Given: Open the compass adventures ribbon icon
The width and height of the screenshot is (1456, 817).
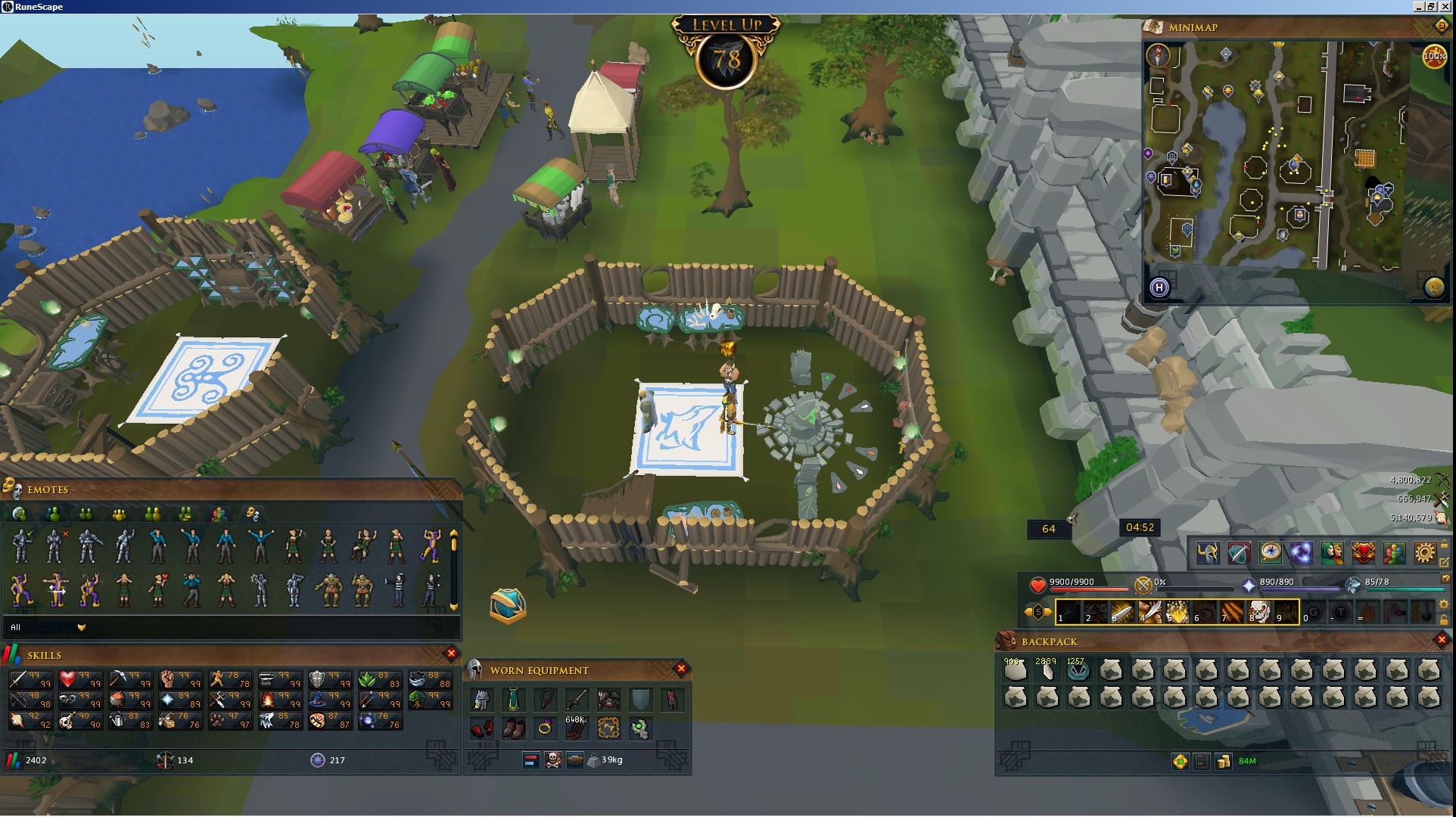Looking at the screenshot, I should click(x=1270, y=553).
